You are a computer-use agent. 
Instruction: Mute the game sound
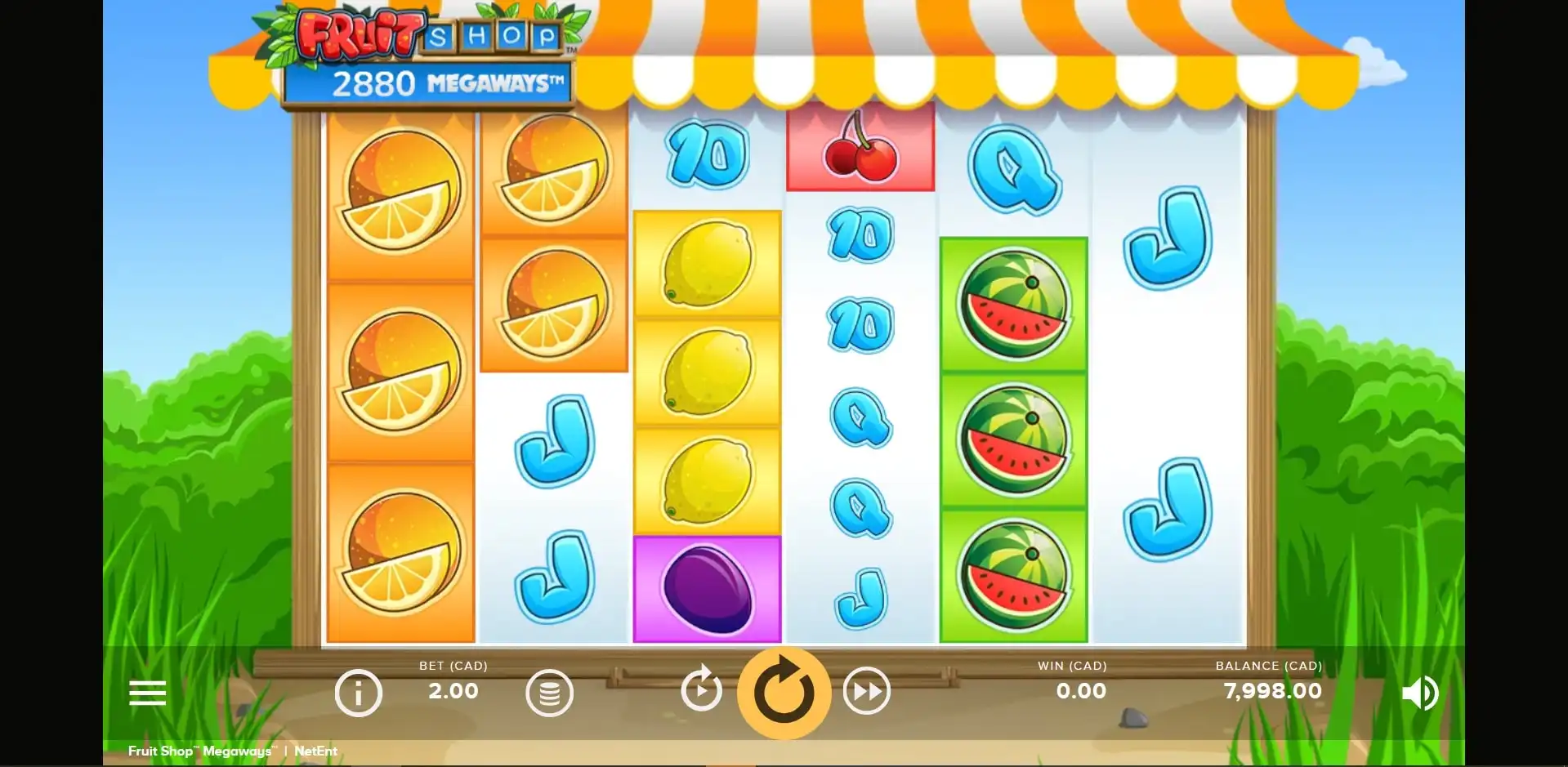pyautogui.click(x=1419, y=693)
